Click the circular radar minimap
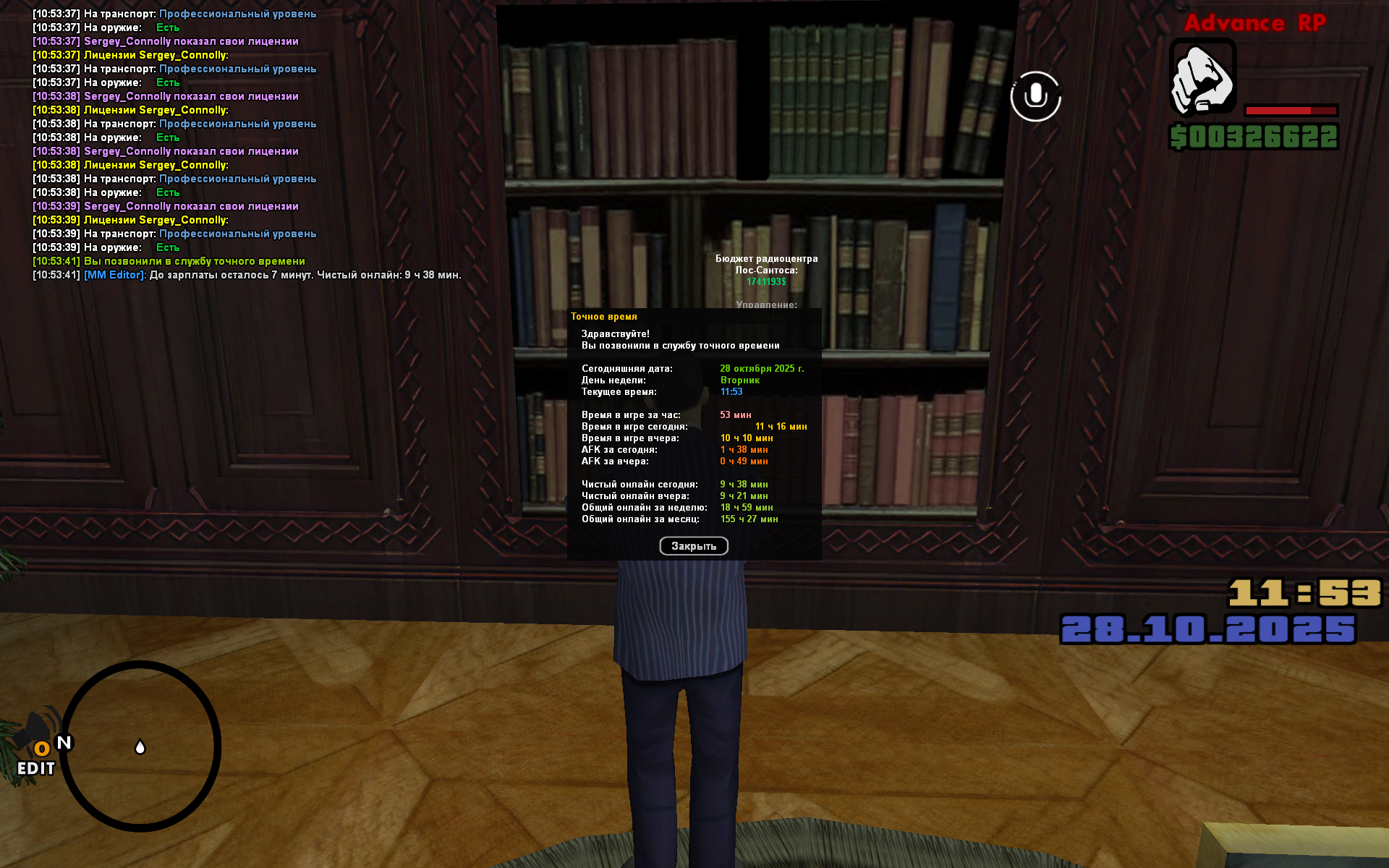The image size is (1389, 868). pos(140,746)
